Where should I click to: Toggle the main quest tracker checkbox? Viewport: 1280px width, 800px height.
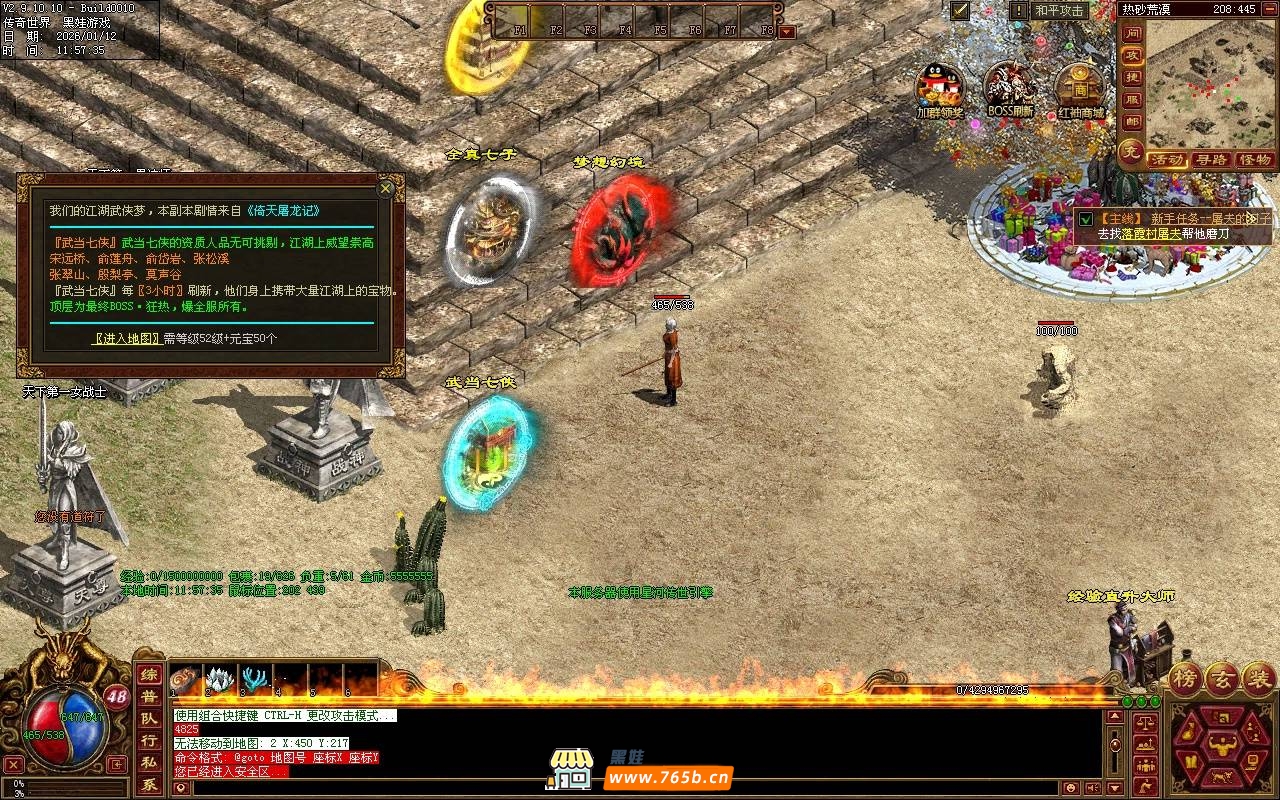pos(1086,219)
